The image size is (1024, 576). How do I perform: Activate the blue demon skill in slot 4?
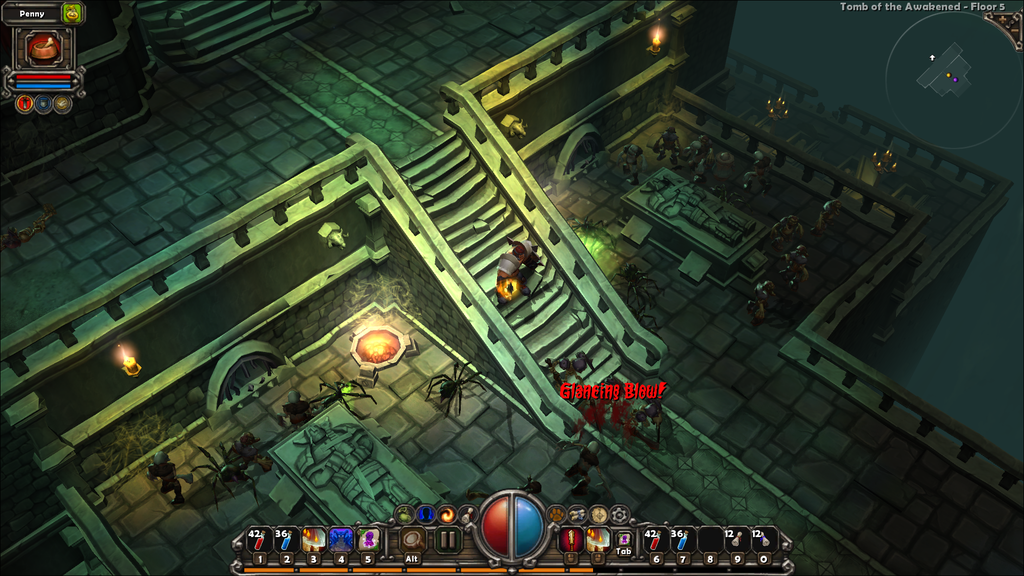[340, 540]
